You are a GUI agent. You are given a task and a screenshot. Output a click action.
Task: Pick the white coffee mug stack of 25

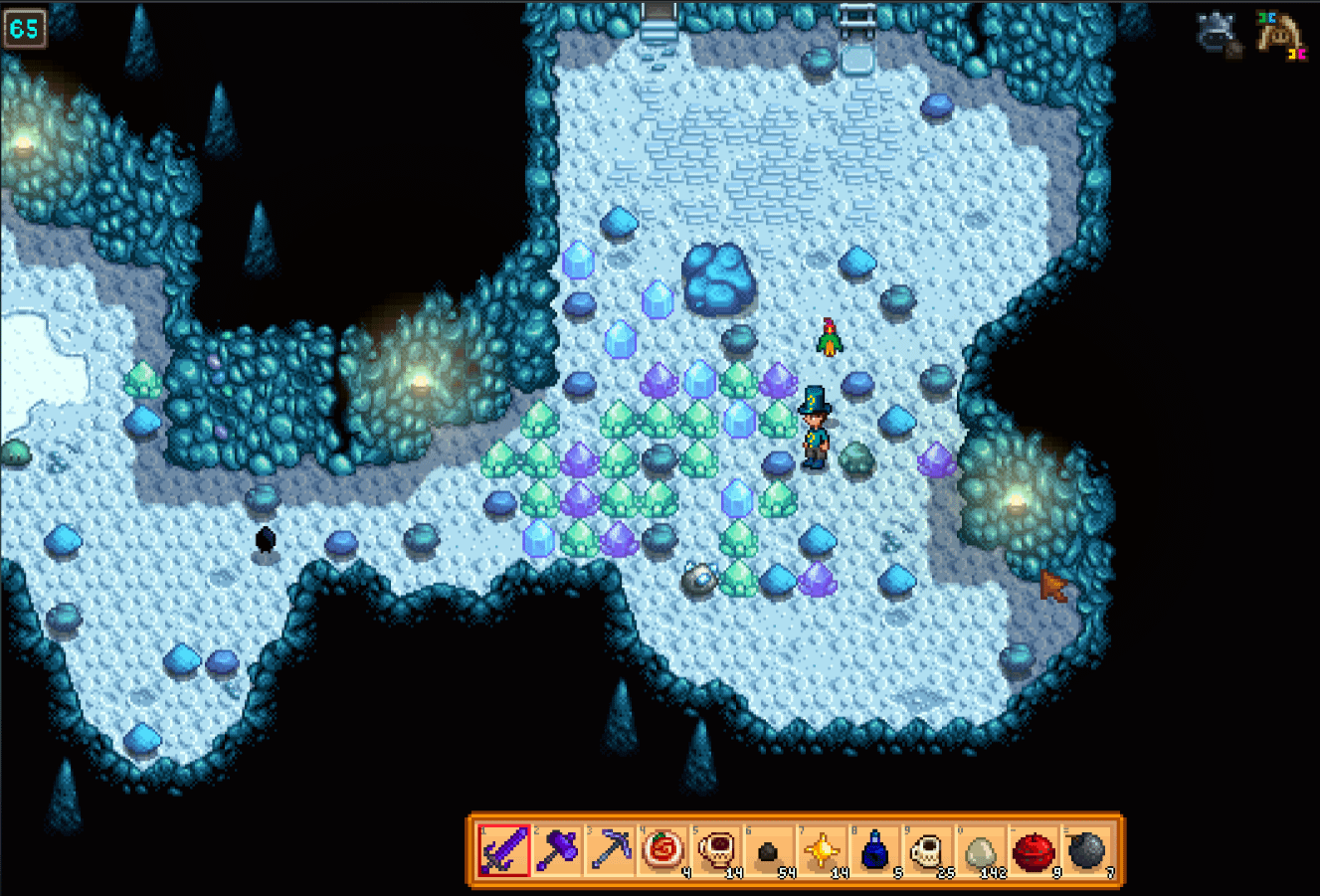click(927, 851)
